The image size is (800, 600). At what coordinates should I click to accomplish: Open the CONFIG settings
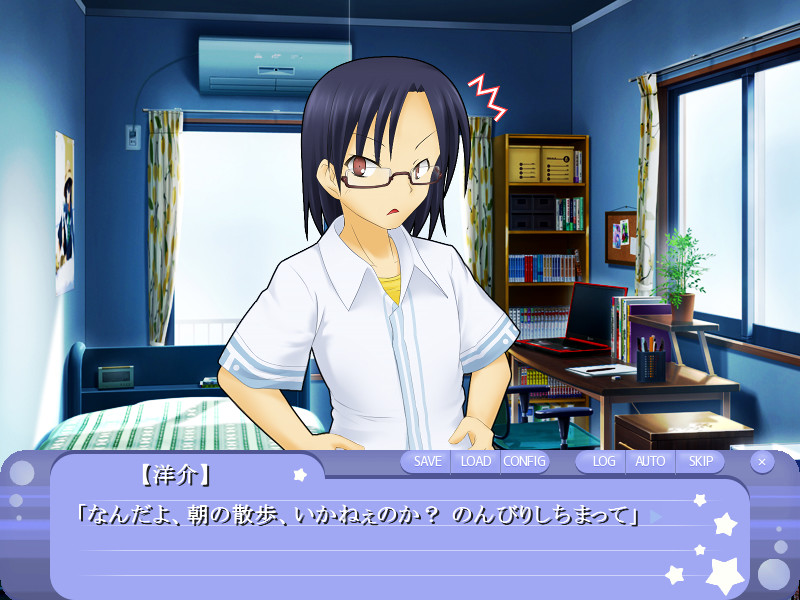click(525, 461)
